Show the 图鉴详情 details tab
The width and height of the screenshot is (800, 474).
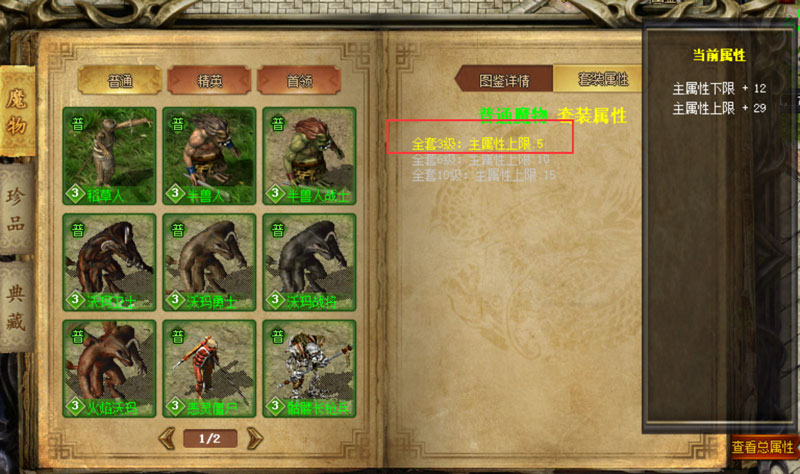[503, 80]
